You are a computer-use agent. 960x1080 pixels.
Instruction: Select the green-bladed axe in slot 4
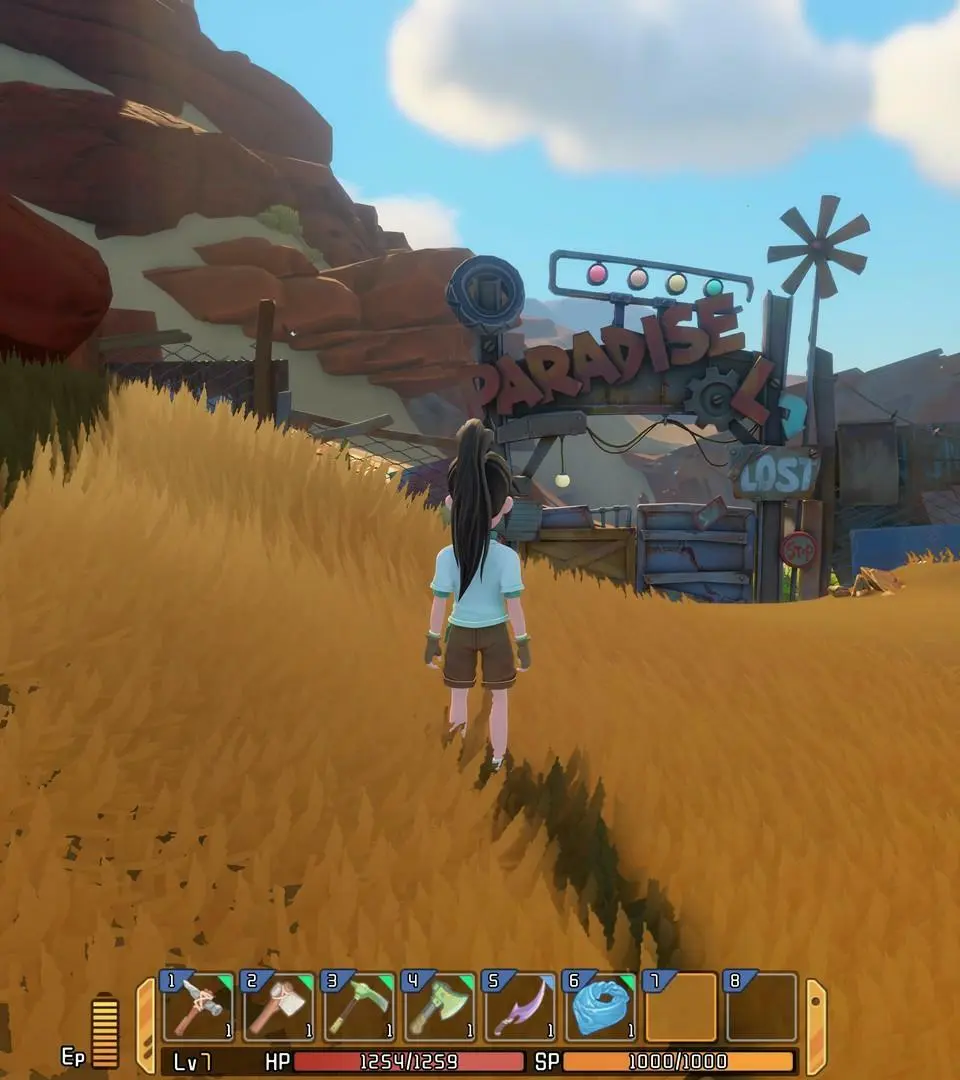click(x=439, y=1008)
